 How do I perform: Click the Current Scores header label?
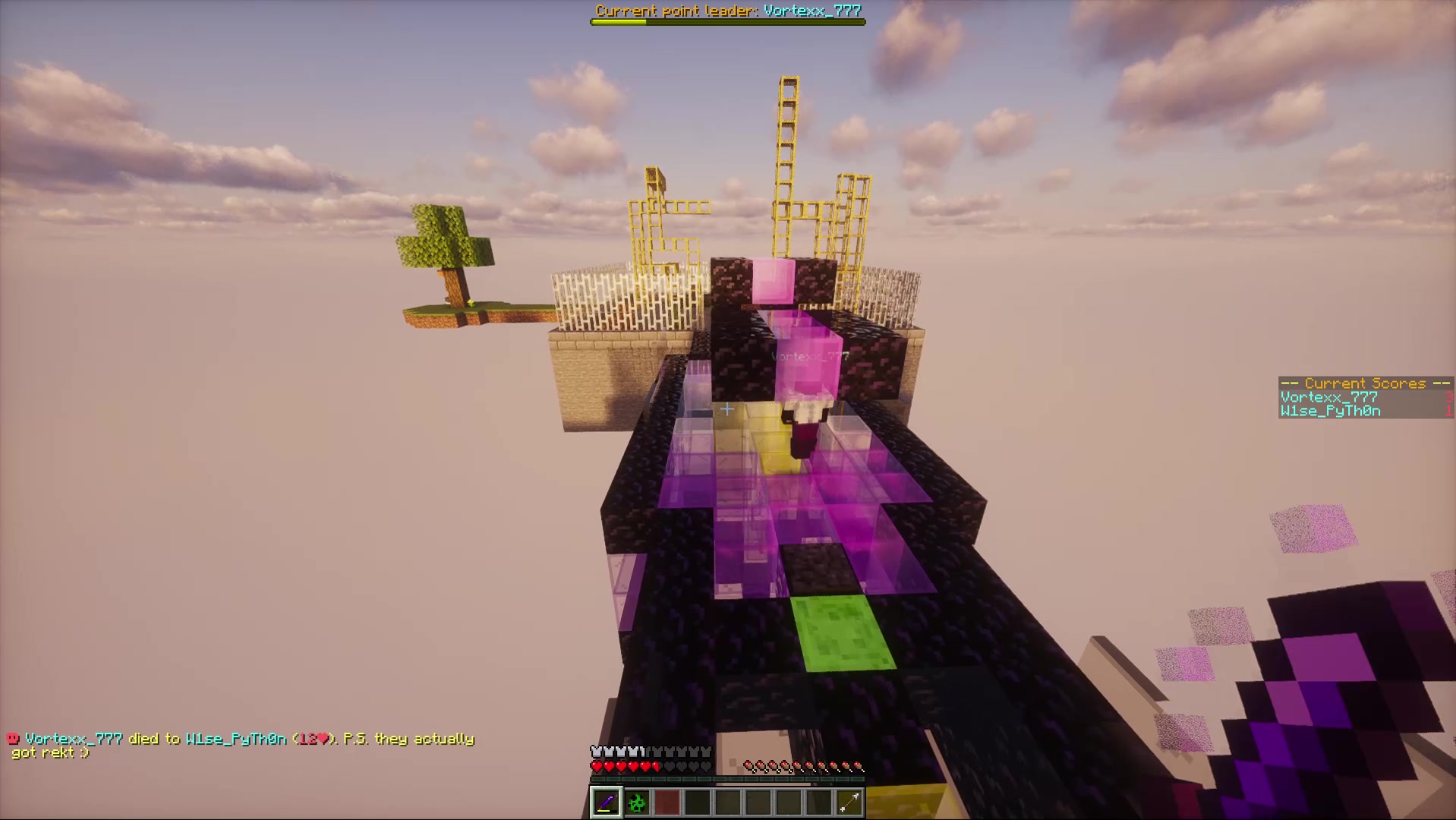click(1364, 383)
